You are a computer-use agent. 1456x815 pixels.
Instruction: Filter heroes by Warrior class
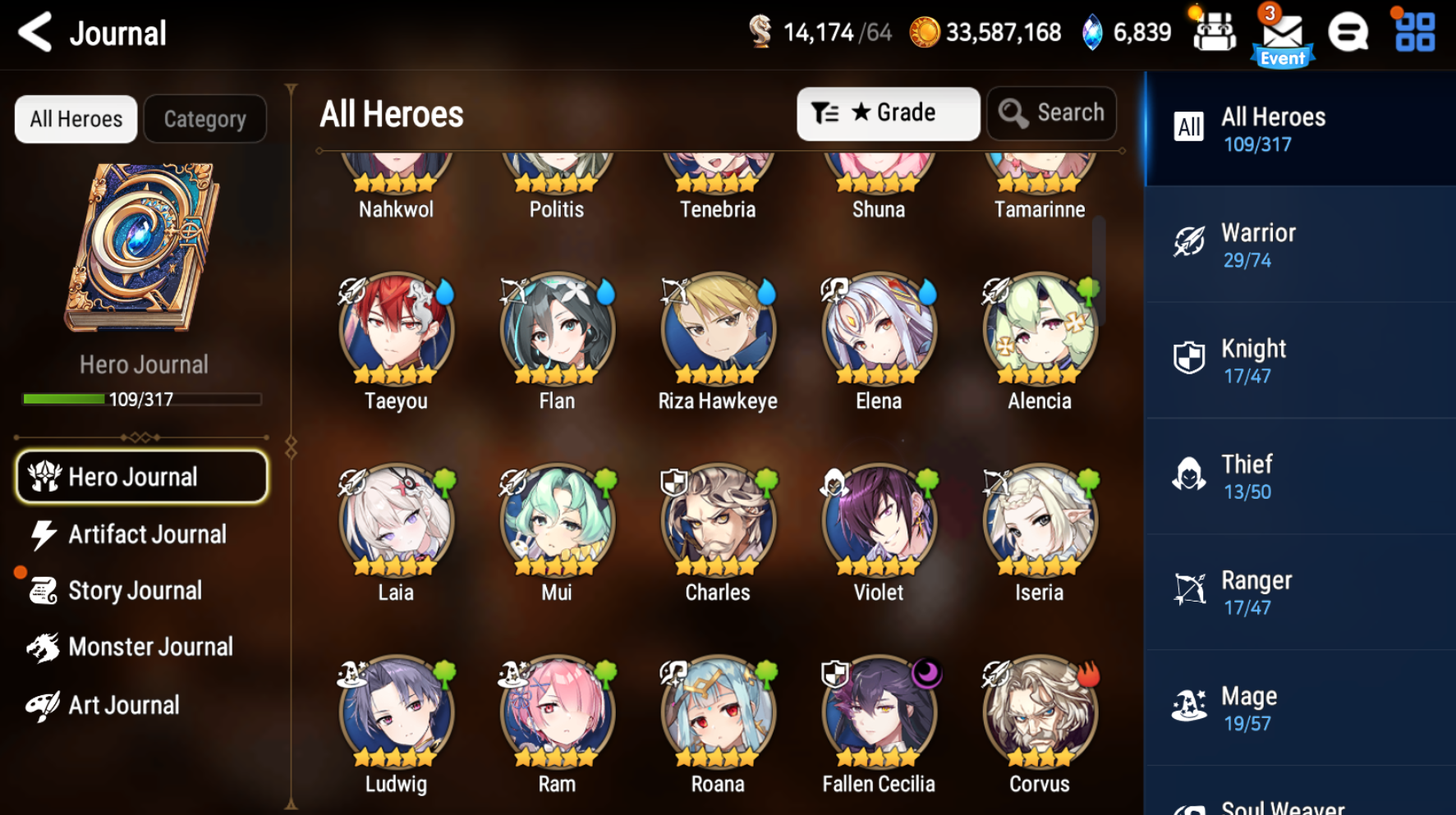[x=1298, y=244]
